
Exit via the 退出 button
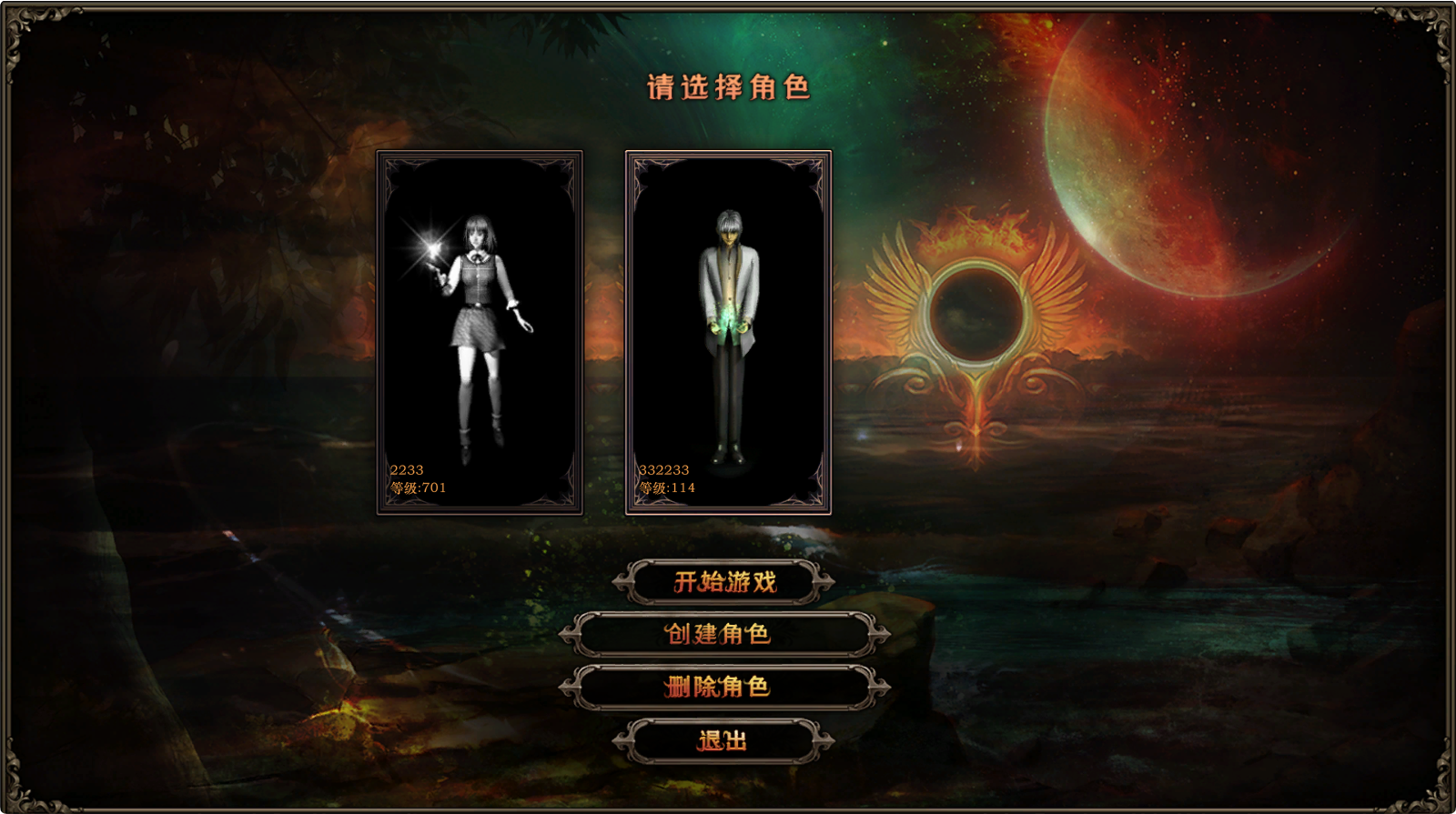[x=724, y=741]
